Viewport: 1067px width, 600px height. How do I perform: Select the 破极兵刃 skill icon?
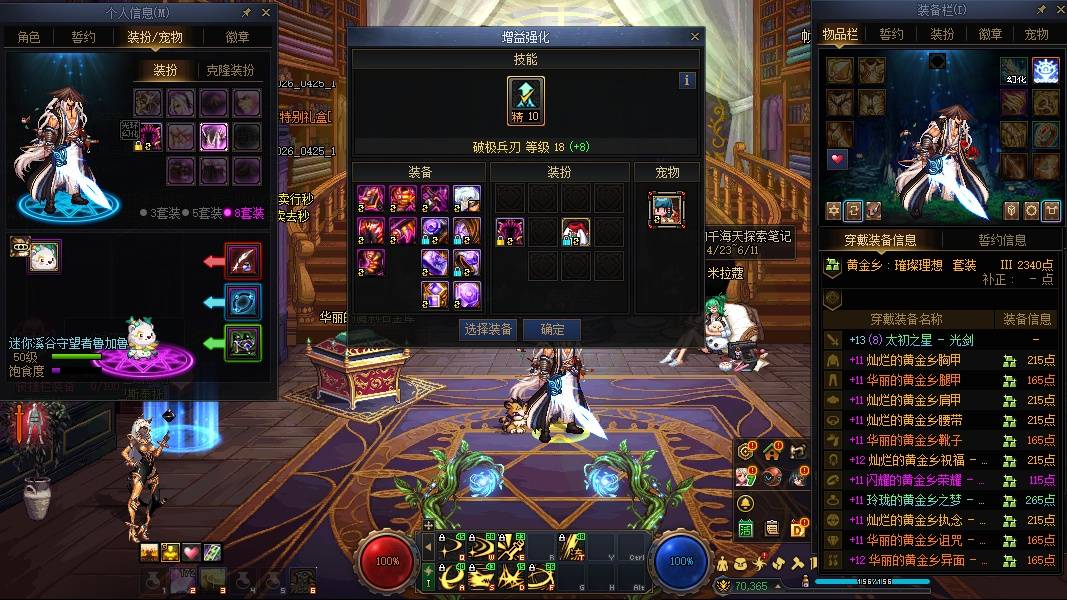pyautogui.click(x=525, y=101)
